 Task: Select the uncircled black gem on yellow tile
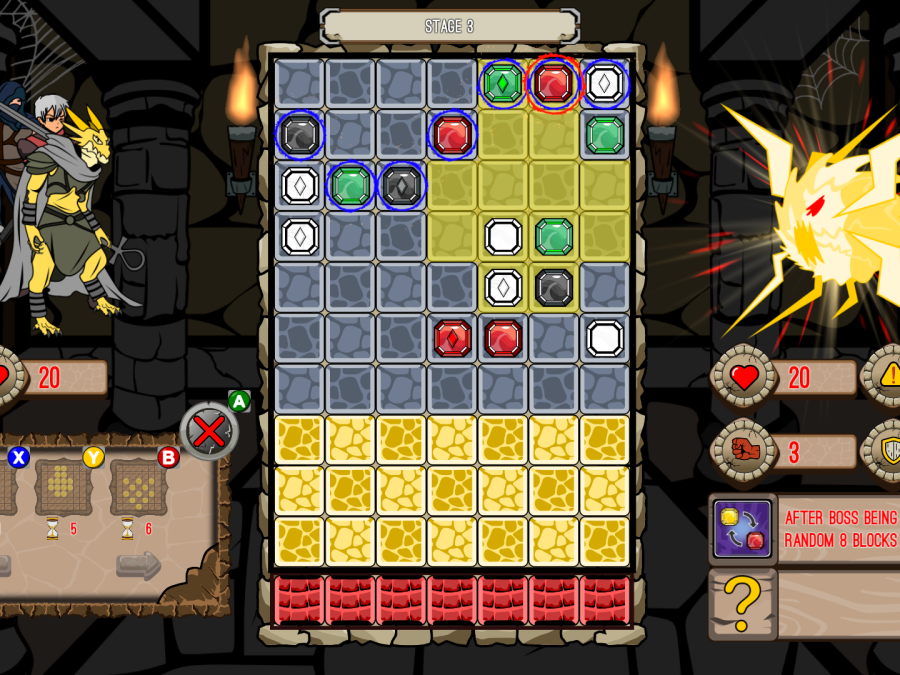554,287
